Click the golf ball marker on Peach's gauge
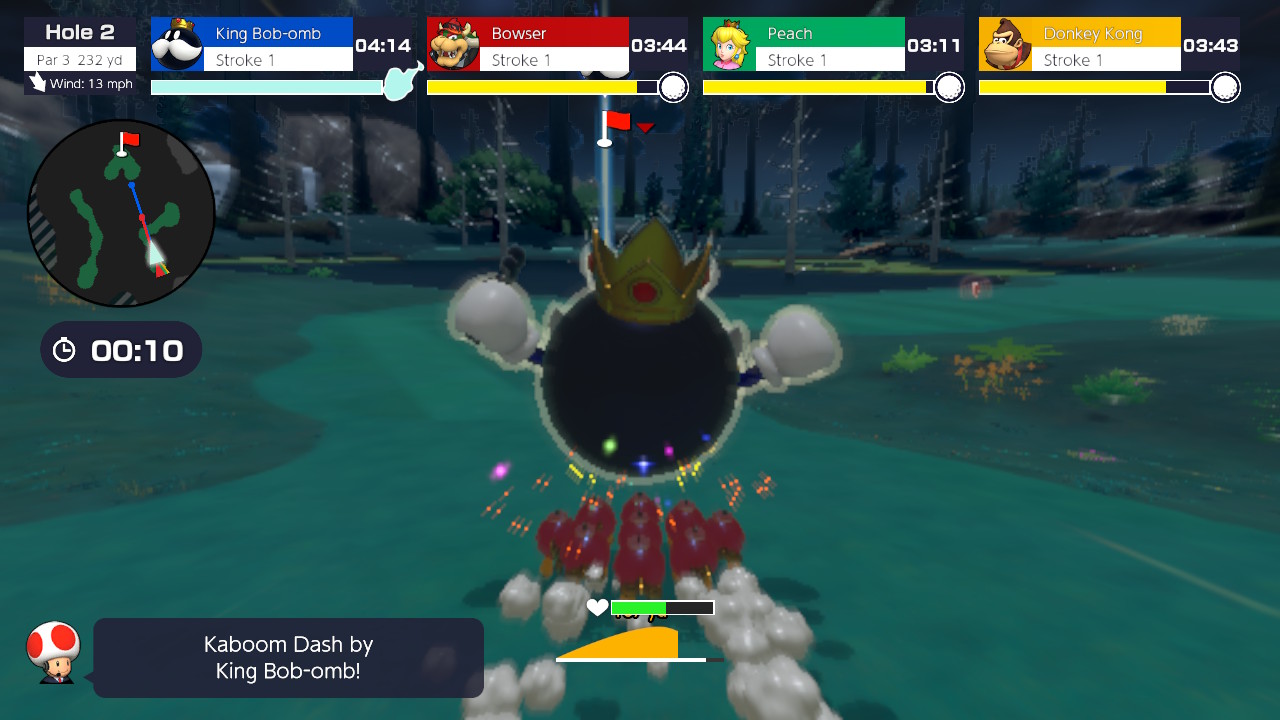 click(x=948, y=87)
